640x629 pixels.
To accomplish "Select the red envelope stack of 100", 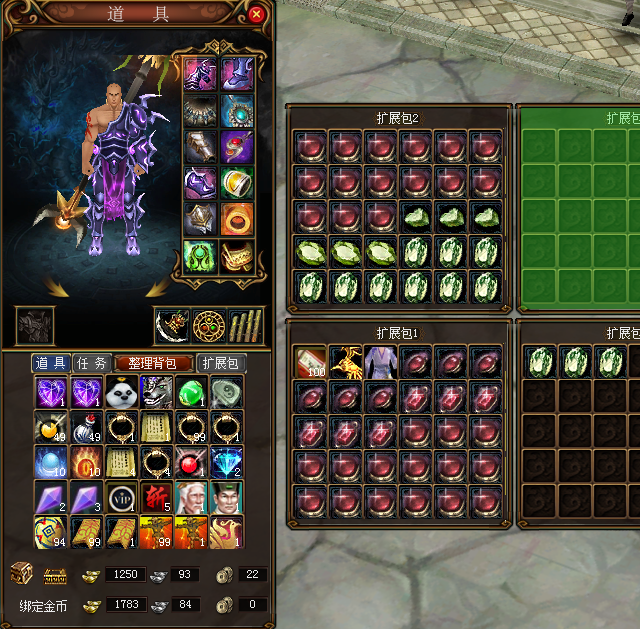I will point(310,362).
